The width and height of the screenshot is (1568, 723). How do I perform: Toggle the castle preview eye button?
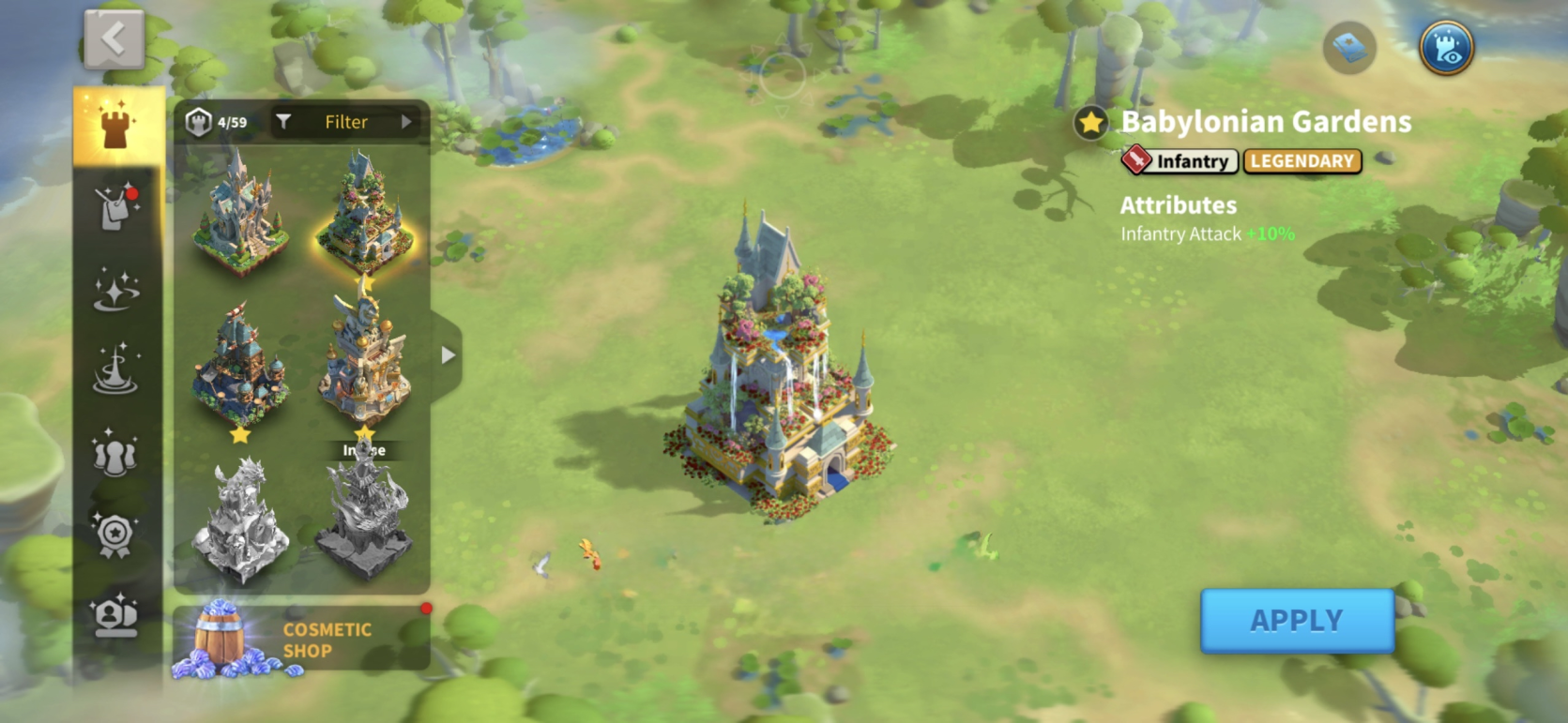(x=1446, y=48)
